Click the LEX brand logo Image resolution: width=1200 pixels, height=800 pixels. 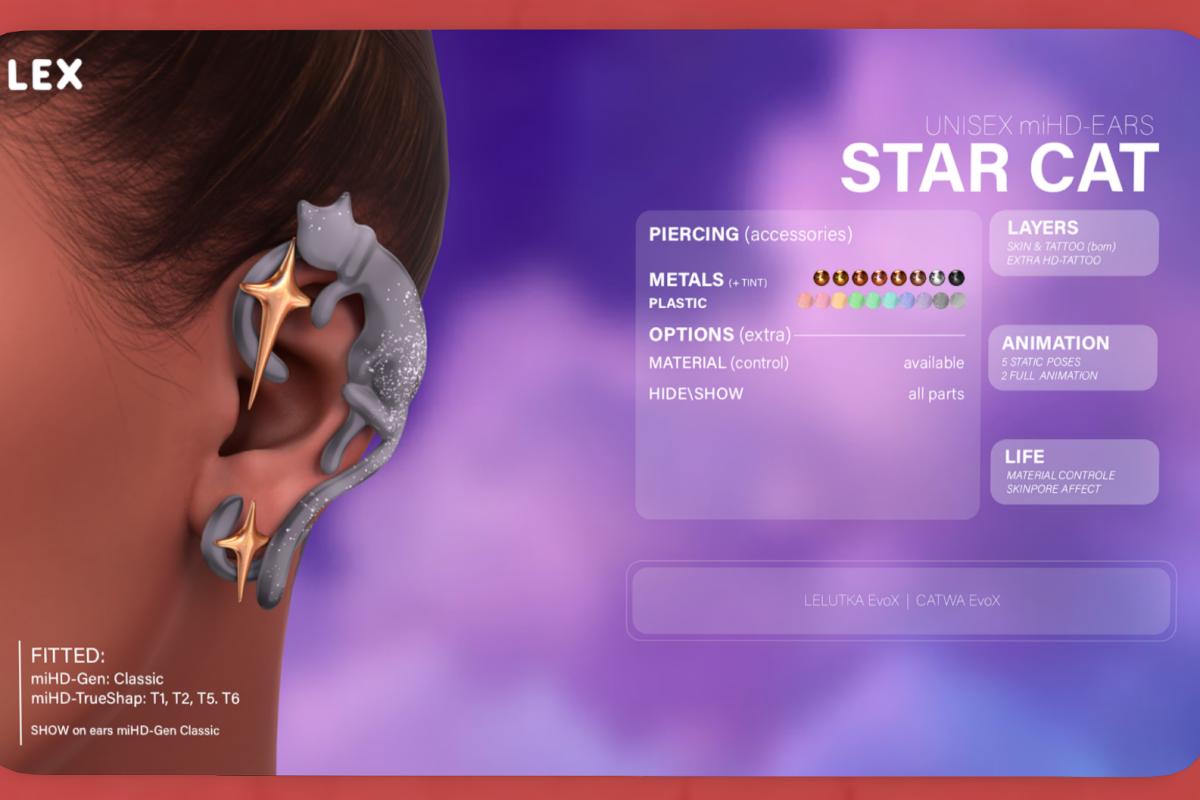[46, 74]
